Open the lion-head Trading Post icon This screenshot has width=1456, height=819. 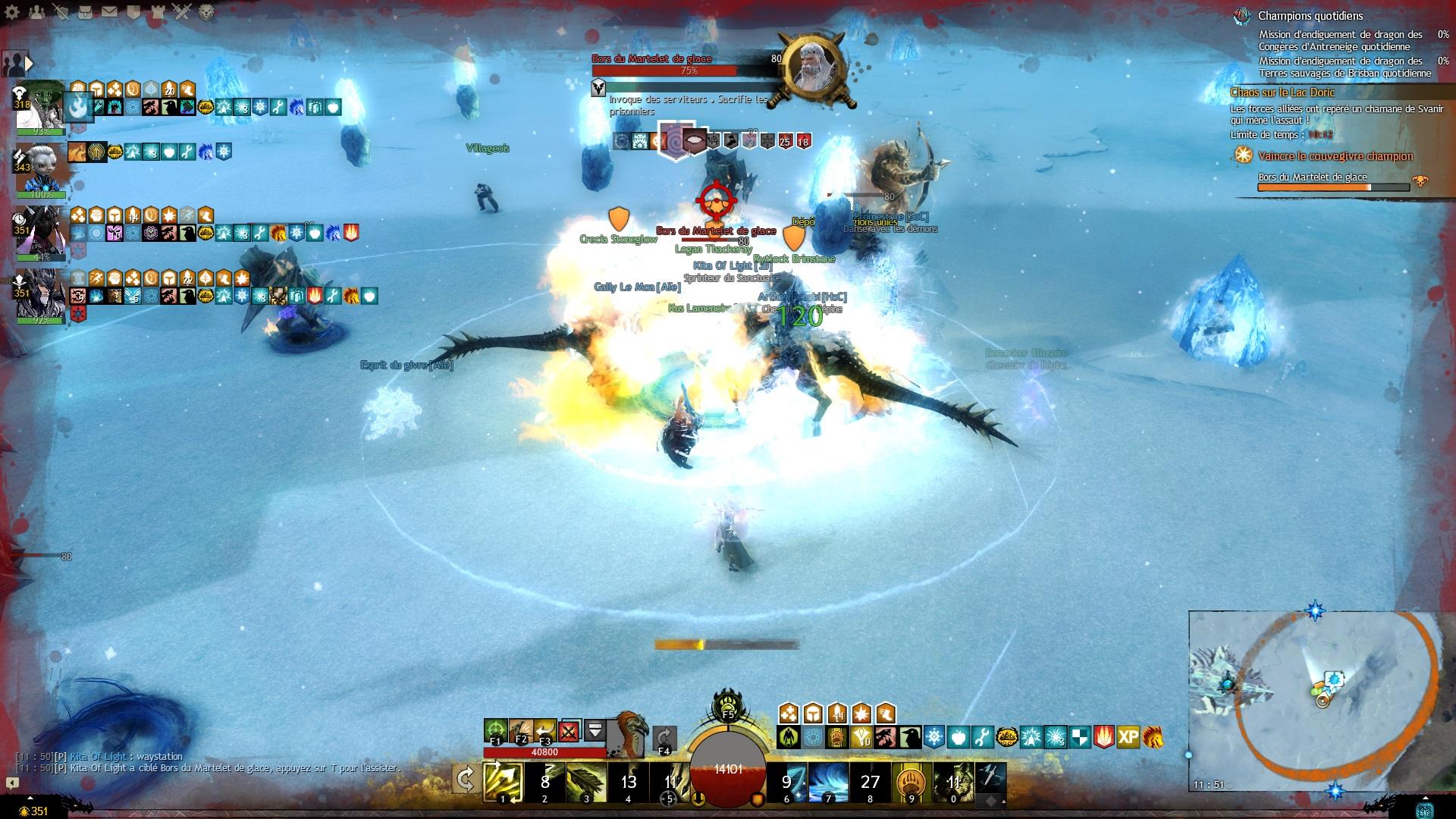point(207,12)
